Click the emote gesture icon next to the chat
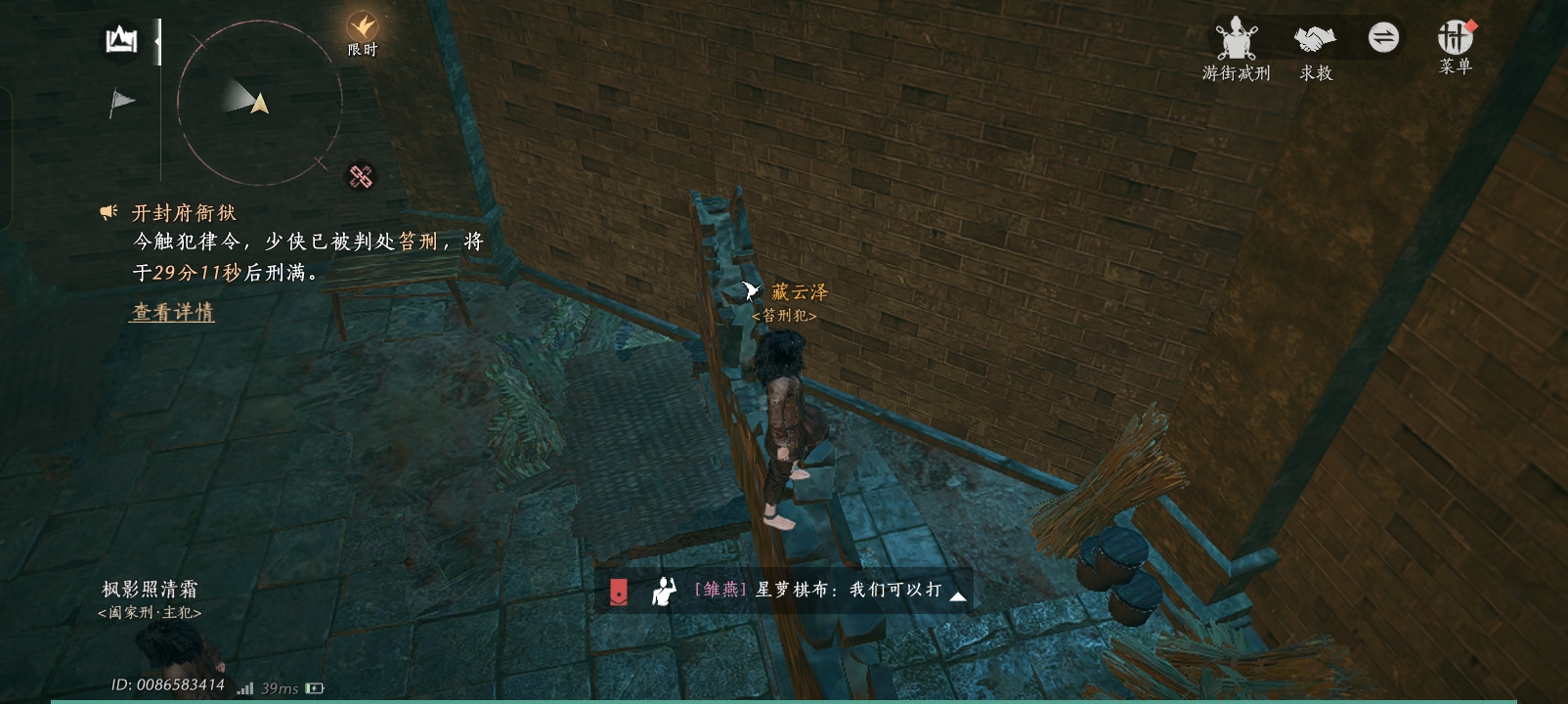 point(663,591)
